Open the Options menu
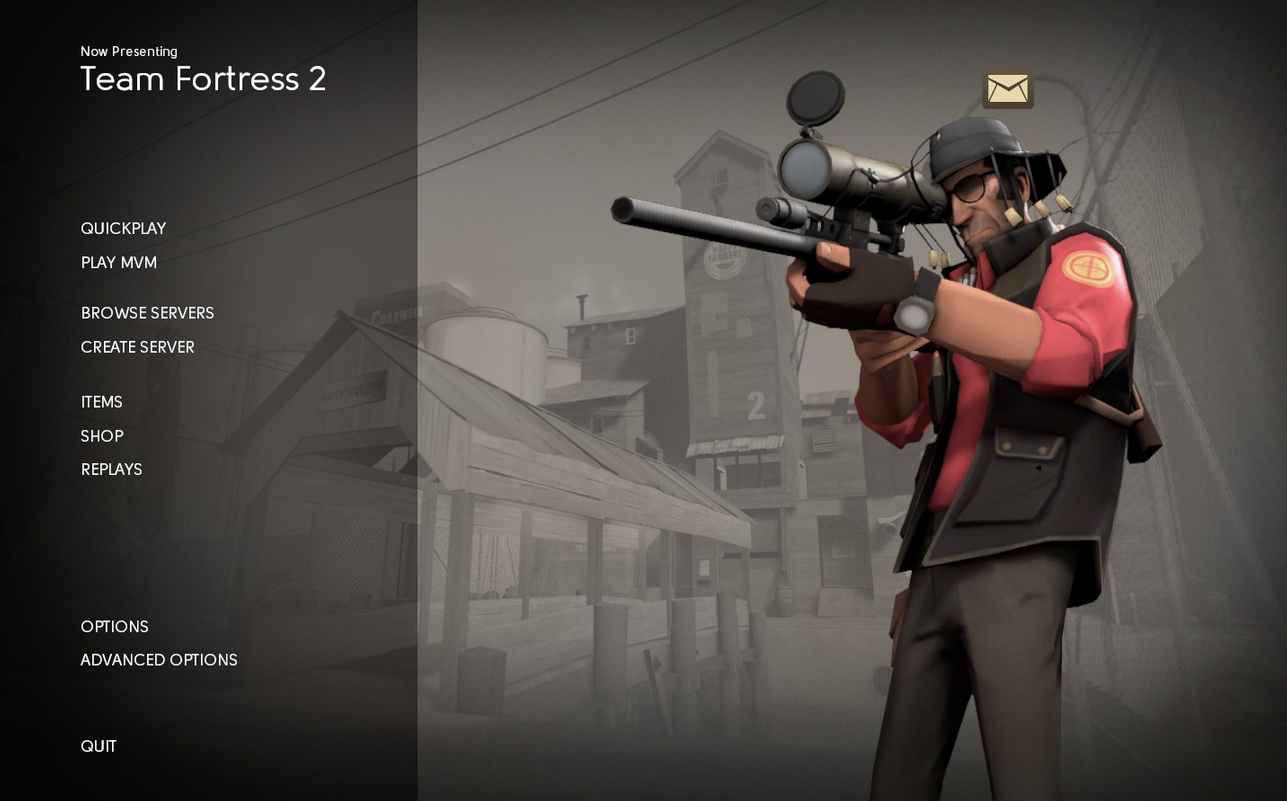1287x801 pixels. pos(114,627)
